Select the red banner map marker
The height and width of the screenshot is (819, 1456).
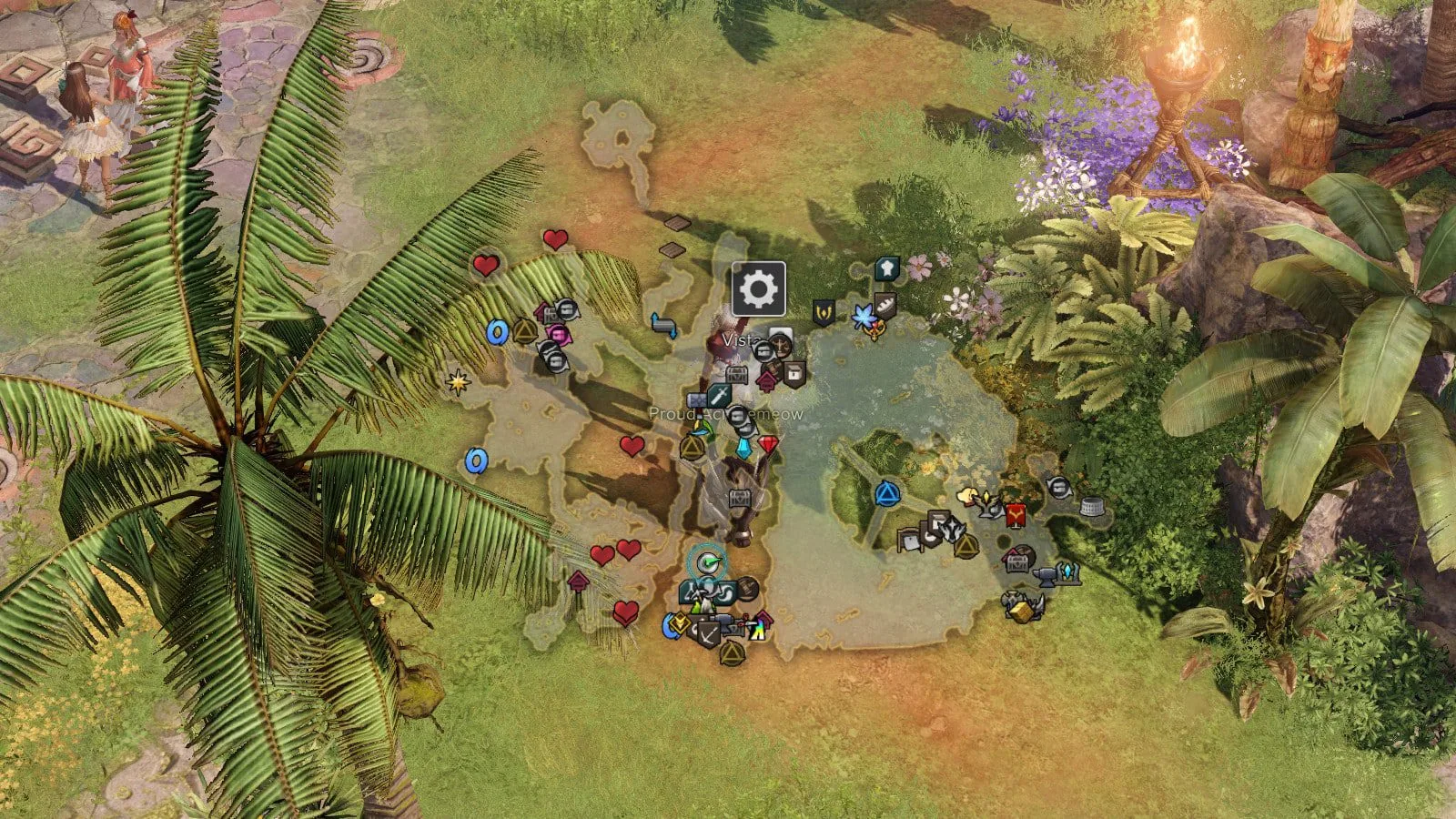click(1016, 516)
